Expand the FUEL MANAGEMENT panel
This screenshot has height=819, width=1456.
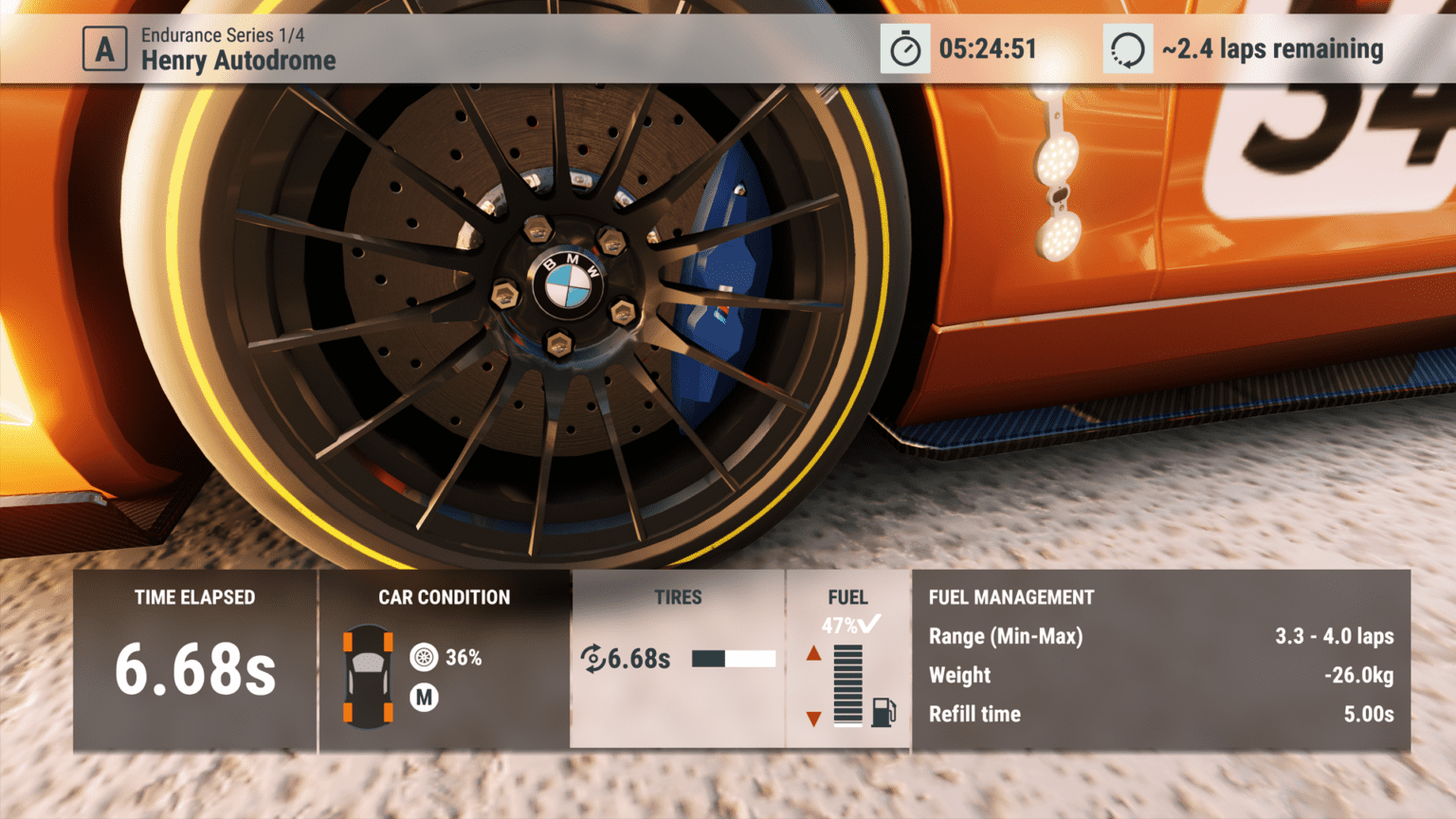click(x=1010, y=597)
